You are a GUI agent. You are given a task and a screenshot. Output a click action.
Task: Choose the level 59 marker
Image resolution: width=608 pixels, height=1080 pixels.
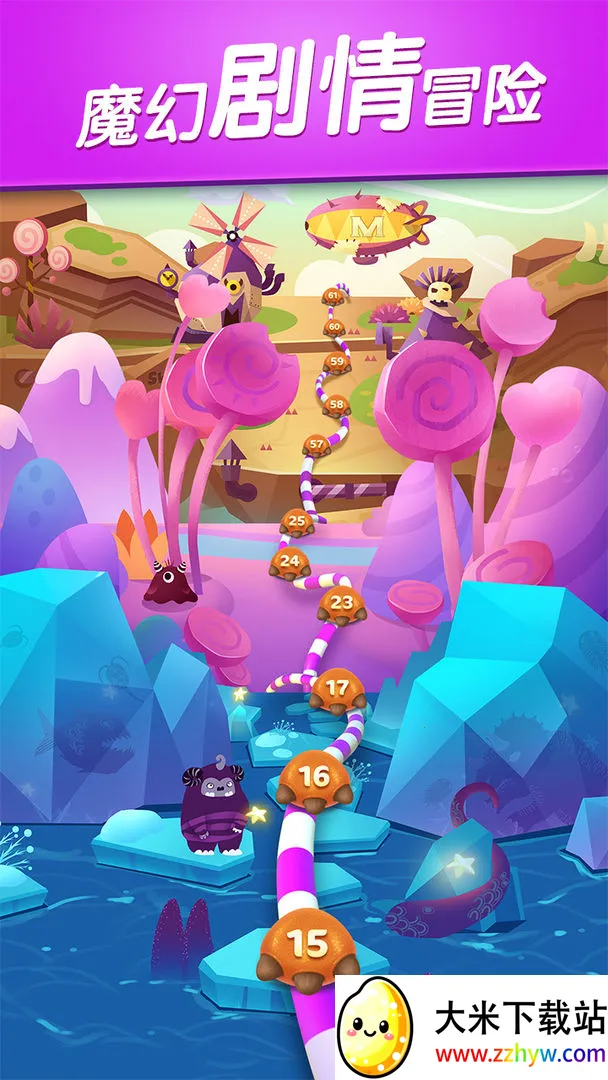337,361
